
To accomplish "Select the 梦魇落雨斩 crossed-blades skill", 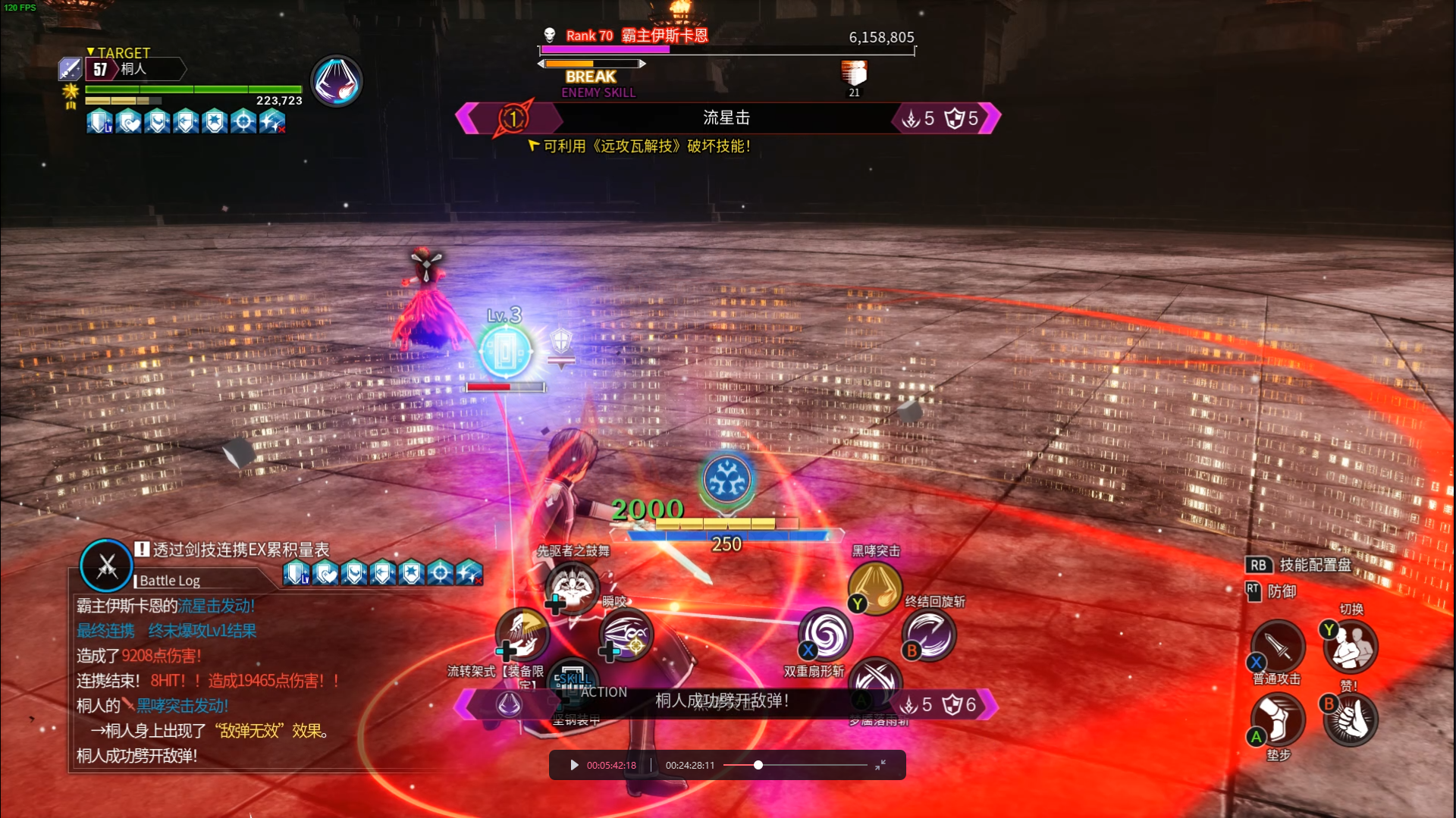I will click(875, 680).
